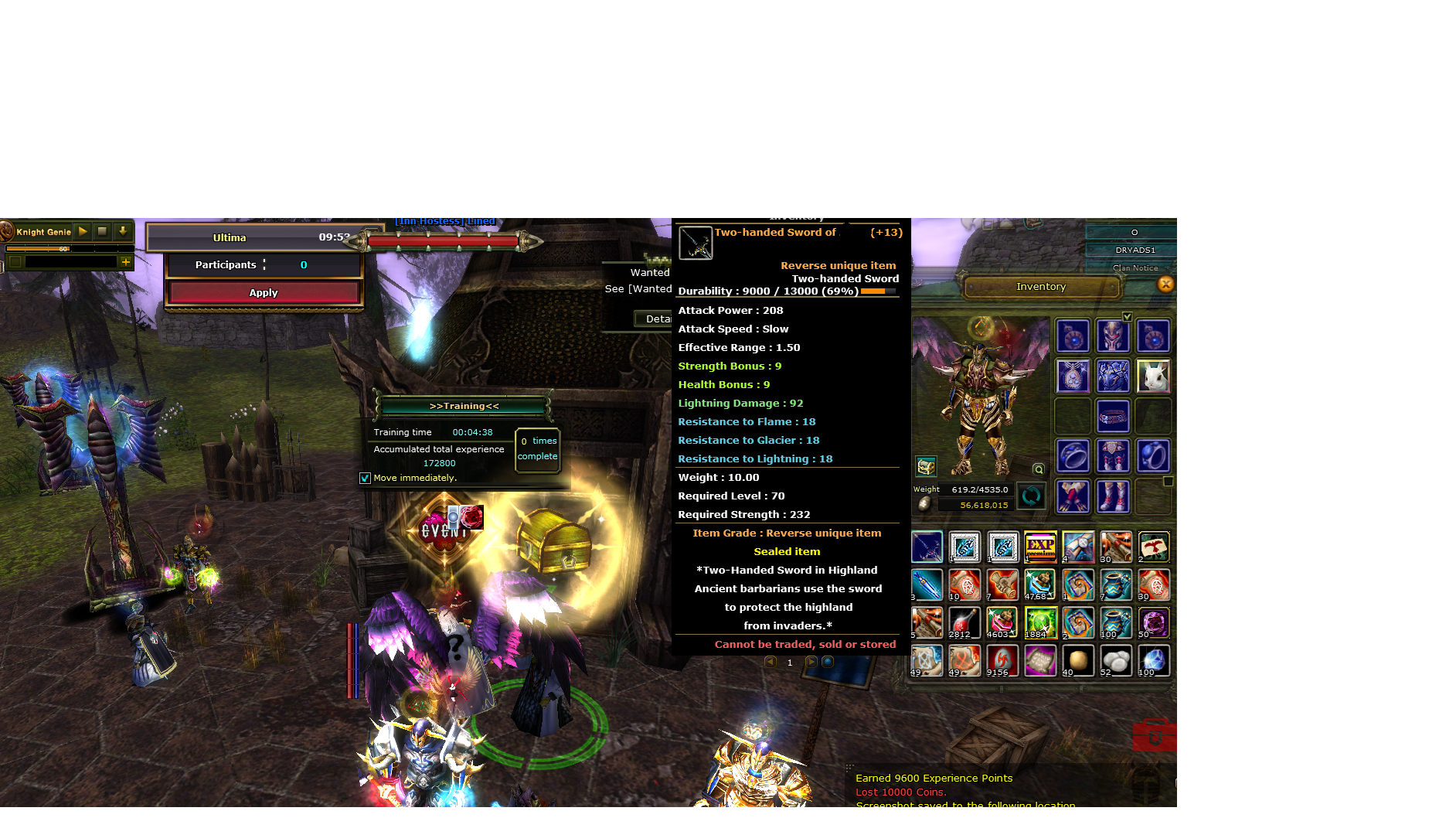Click the Knight Genie down-arrow to collapse it

coord(123,232)
